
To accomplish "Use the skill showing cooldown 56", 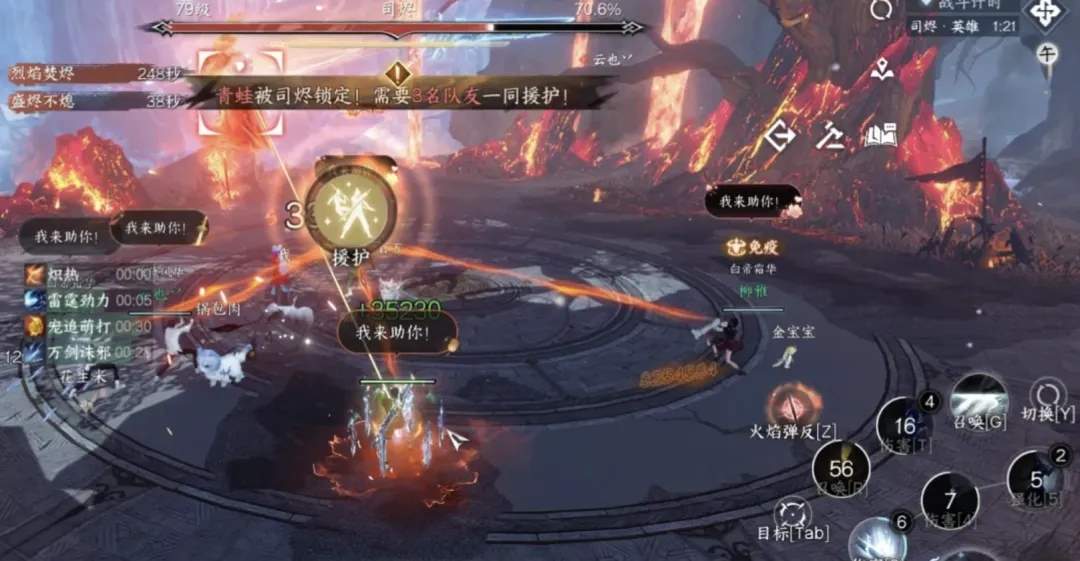I will (840, 468).
